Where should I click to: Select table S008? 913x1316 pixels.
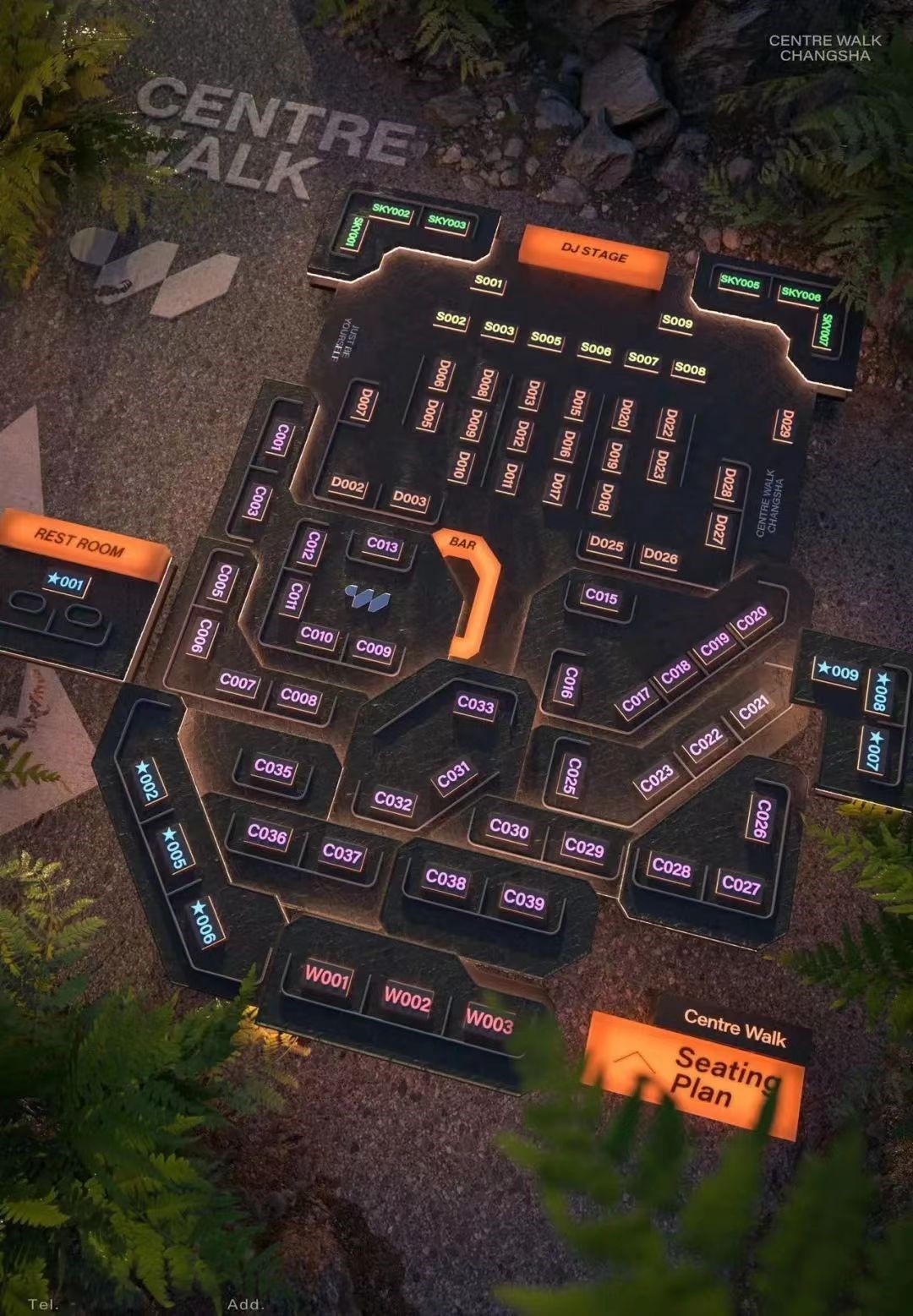689,369
